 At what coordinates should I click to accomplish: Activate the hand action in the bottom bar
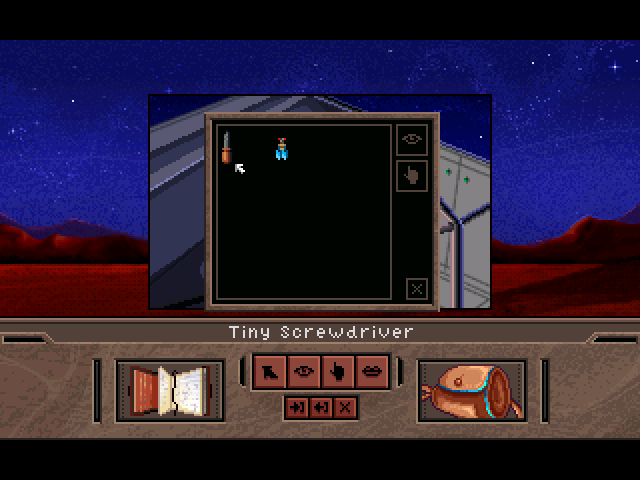pos(337,372)
